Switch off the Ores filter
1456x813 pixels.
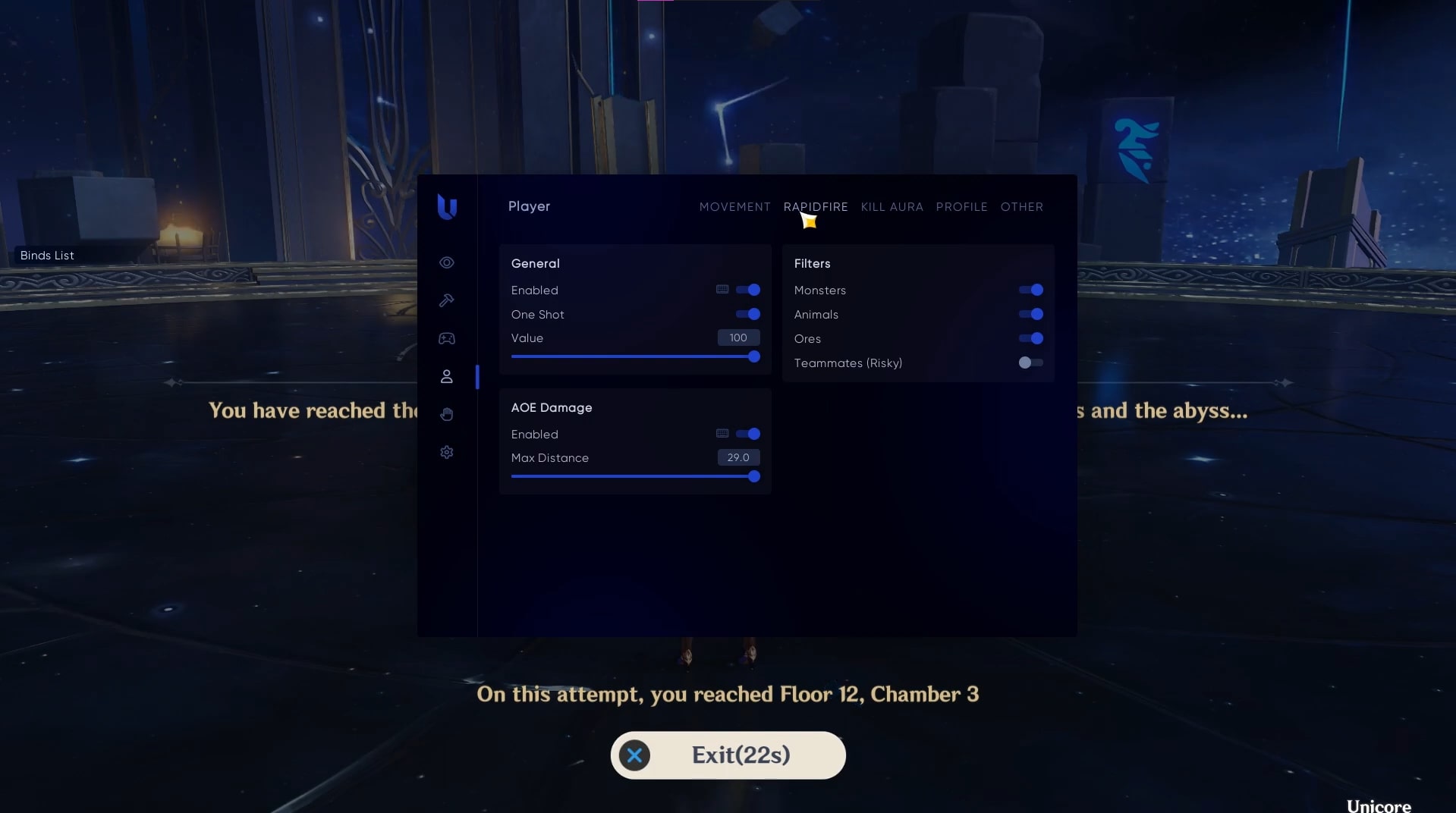(x=1031, y=338)
